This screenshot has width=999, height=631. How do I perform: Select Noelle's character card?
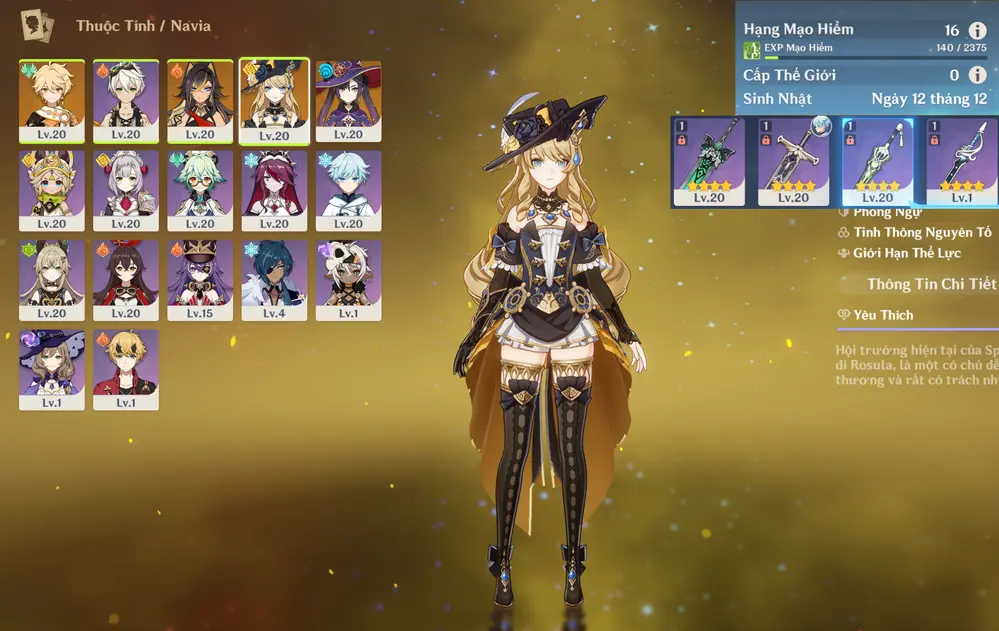[x=126, y=190]
